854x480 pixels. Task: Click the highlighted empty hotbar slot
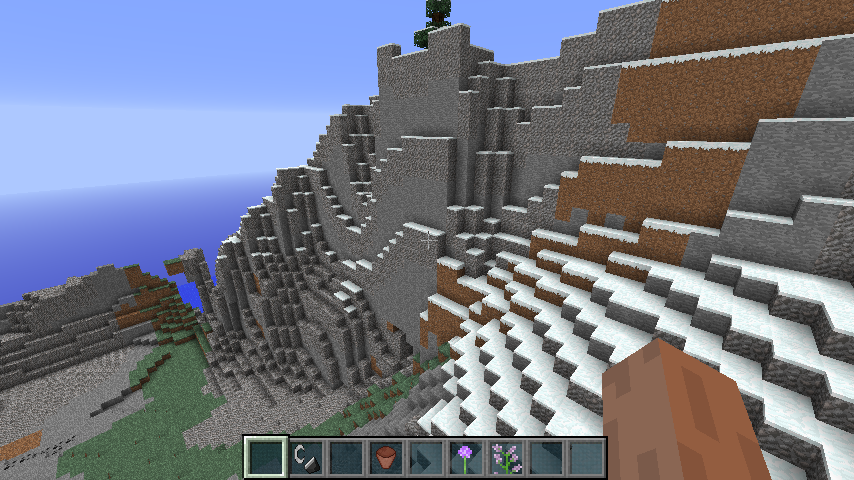click(x=265, y=458)
